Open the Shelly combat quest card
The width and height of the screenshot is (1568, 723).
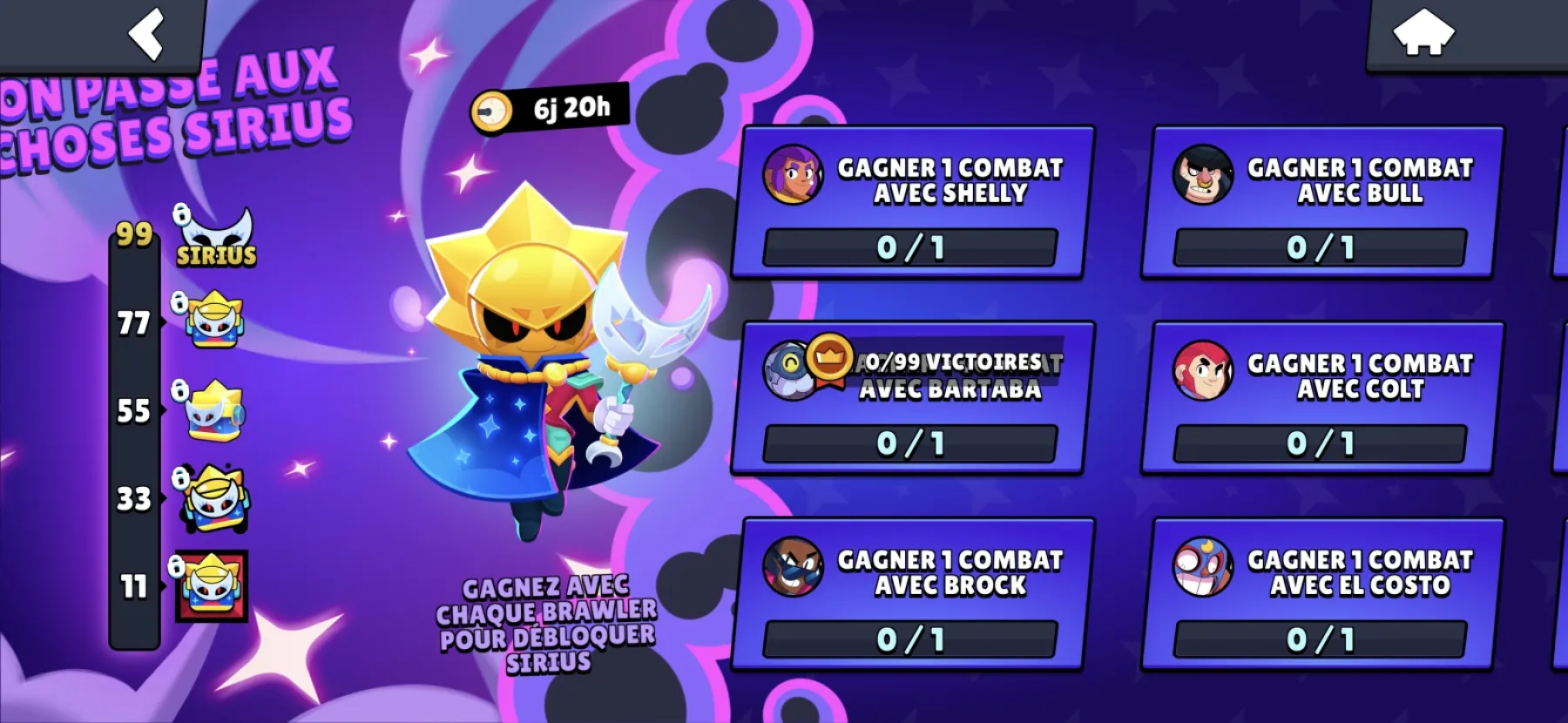coord(912,202)
